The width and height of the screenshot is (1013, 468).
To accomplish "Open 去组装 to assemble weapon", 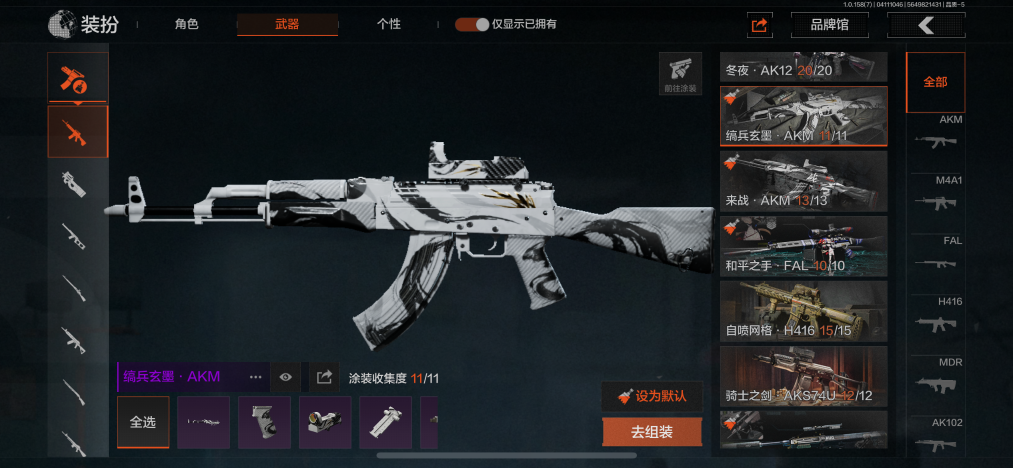I will click(x=652, y=432).
